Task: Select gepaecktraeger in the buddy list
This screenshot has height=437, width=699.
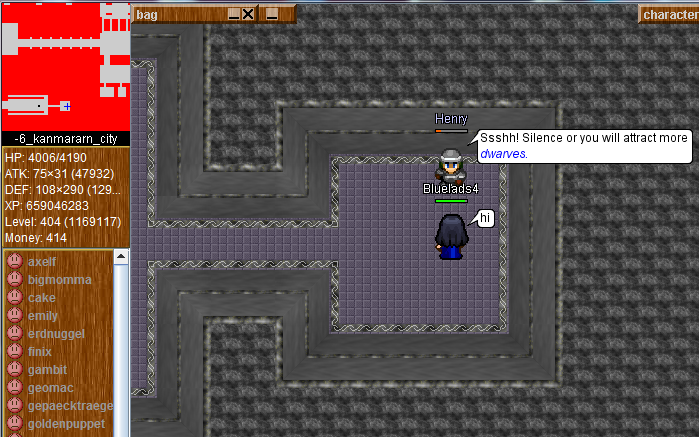Action: (70, 406)
